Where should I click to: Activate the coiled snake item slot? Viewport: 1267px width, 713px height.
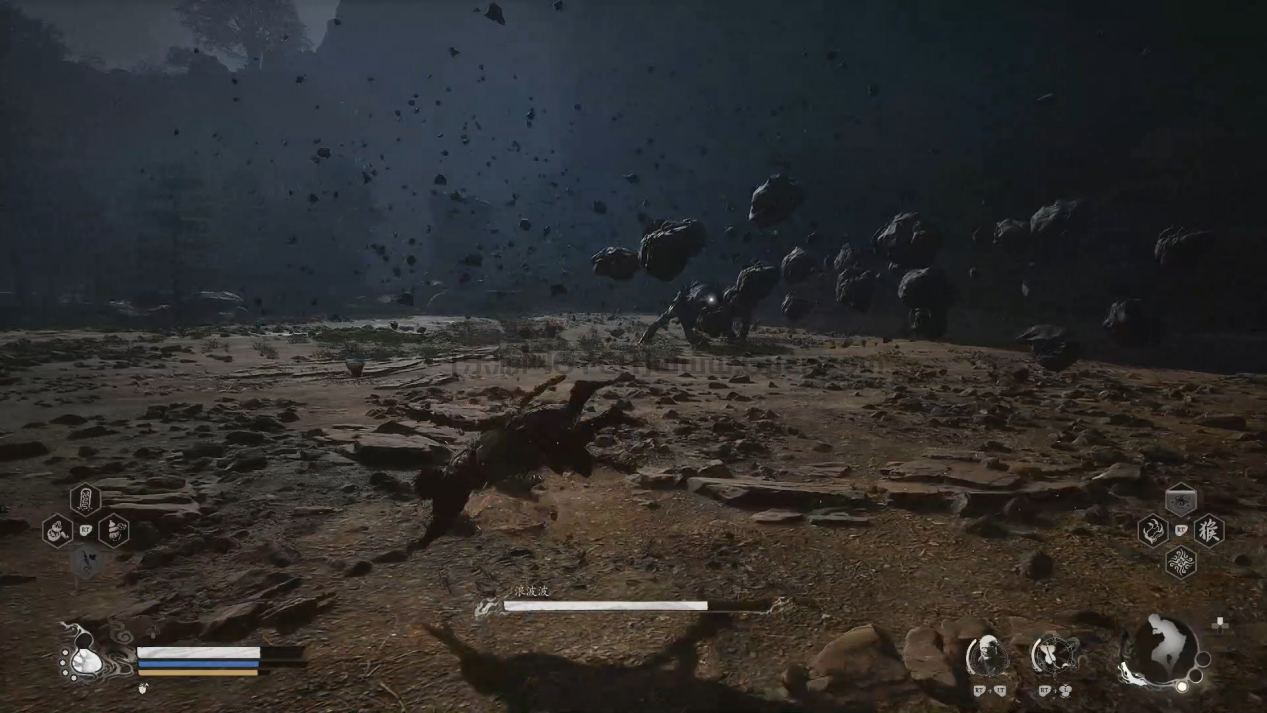click(57, 530)
